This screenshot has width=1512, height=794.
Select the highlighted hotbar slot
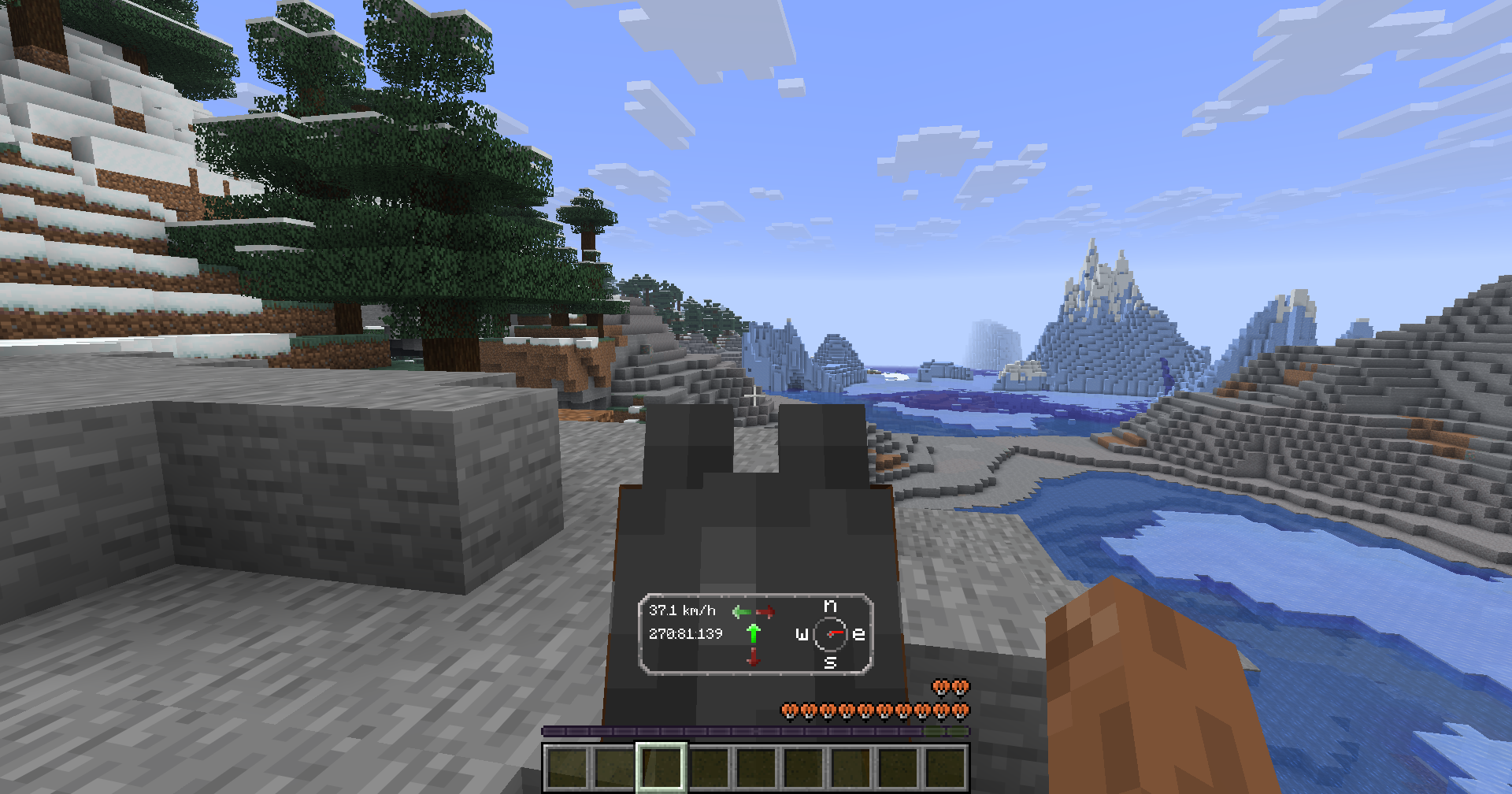click(661, 767)
